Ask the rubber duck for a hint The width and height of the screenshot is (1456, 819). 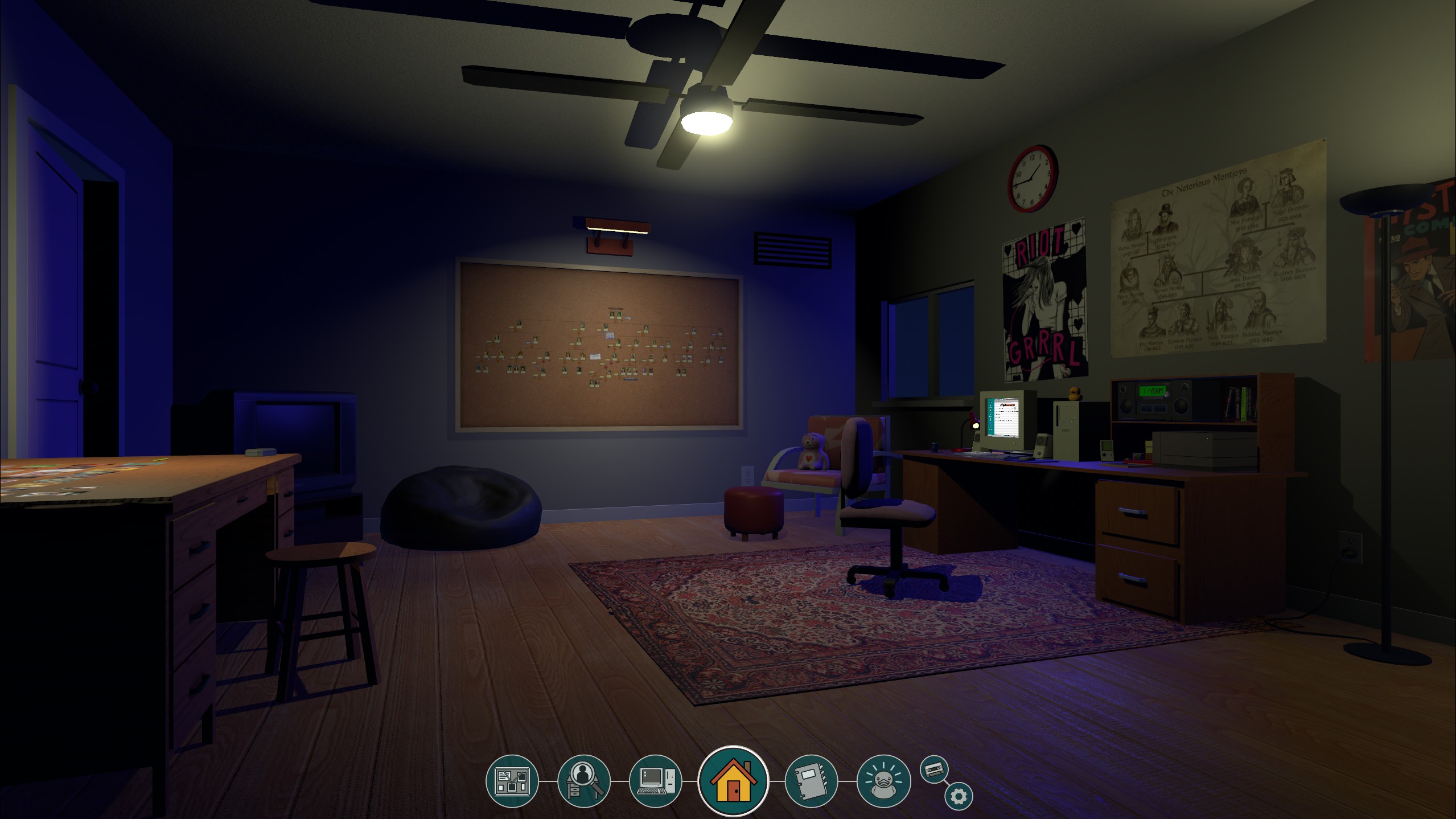tap(883, 781)
